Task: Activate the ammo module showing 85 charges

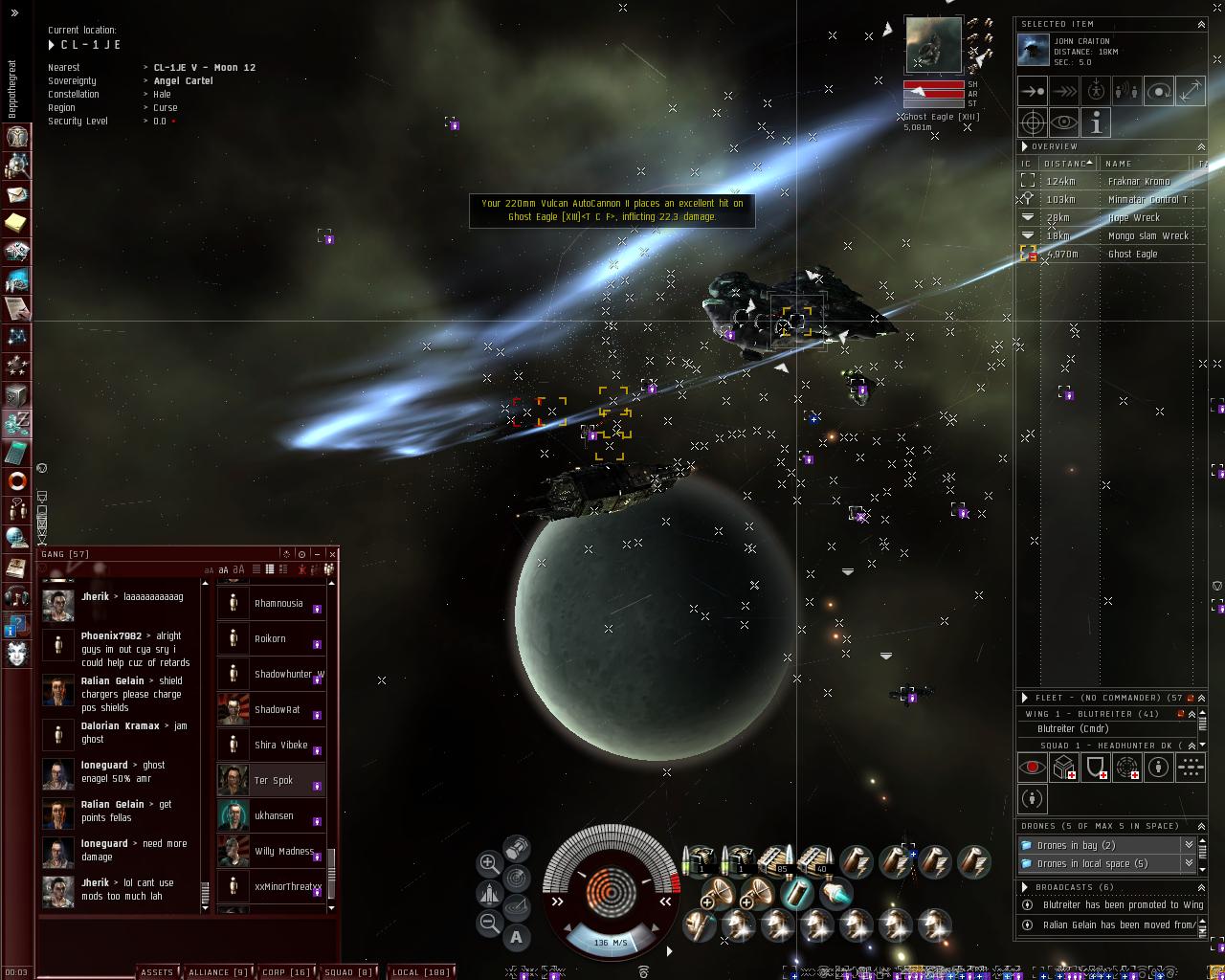Action: (777, 859)
